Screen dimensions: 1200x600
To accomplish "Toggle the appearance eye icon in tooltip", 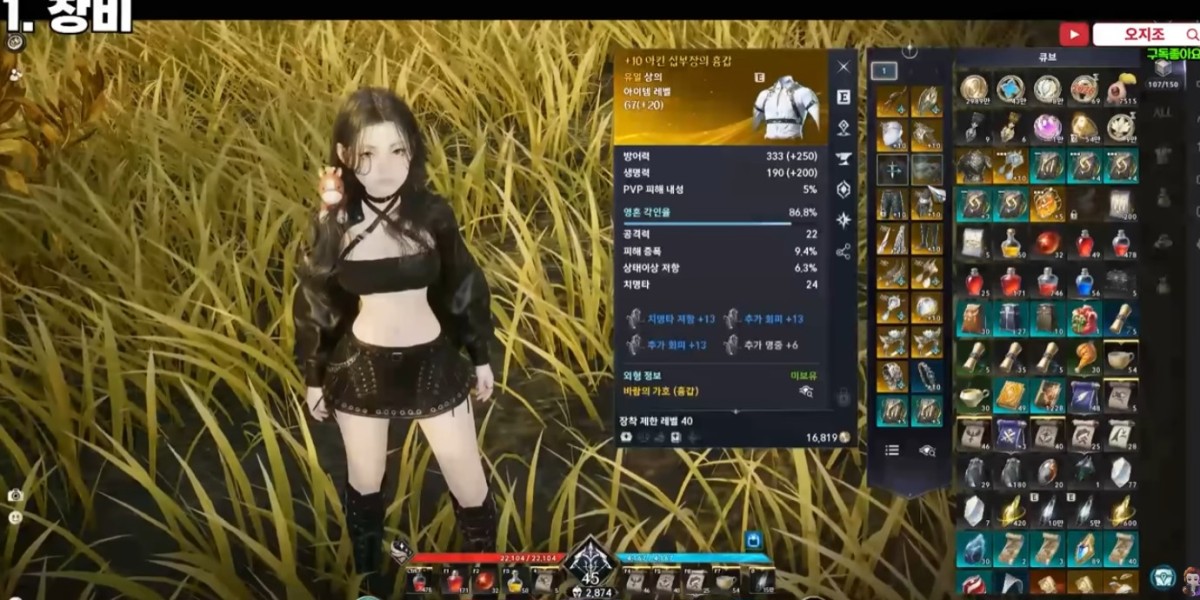I will tap(806, 392).
